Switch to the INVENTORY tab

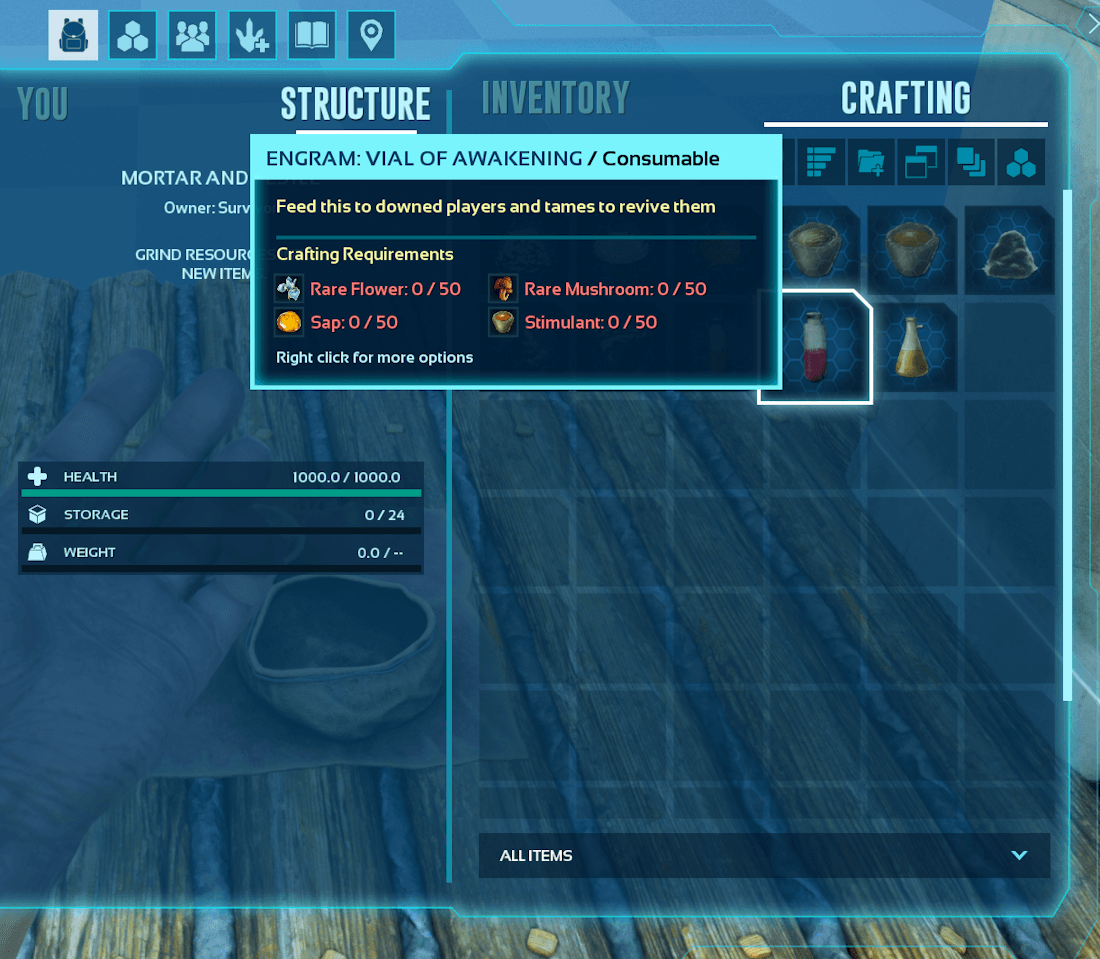point(555,98)
